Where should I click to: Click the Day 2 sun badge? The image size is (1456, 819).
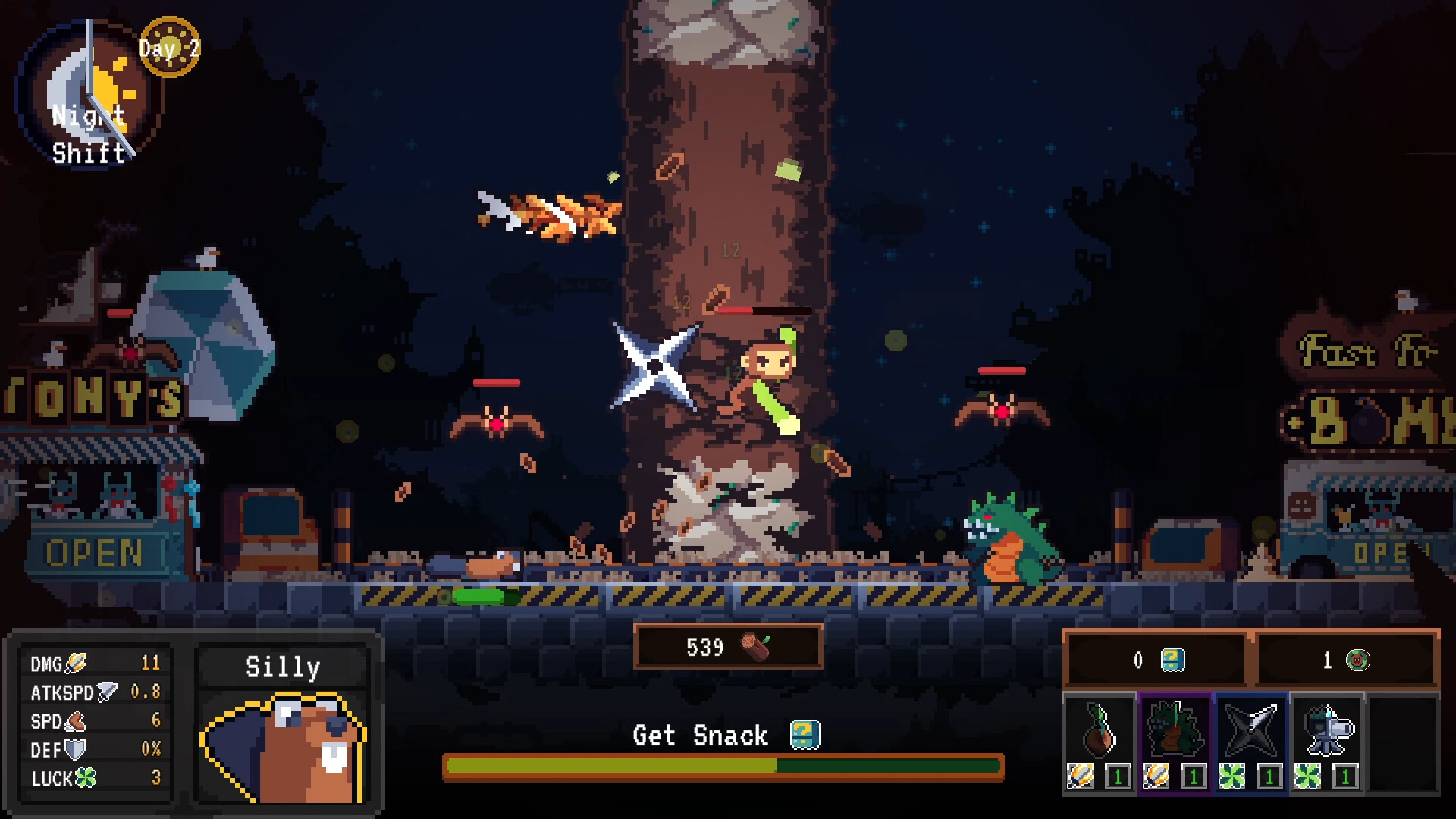168,47
